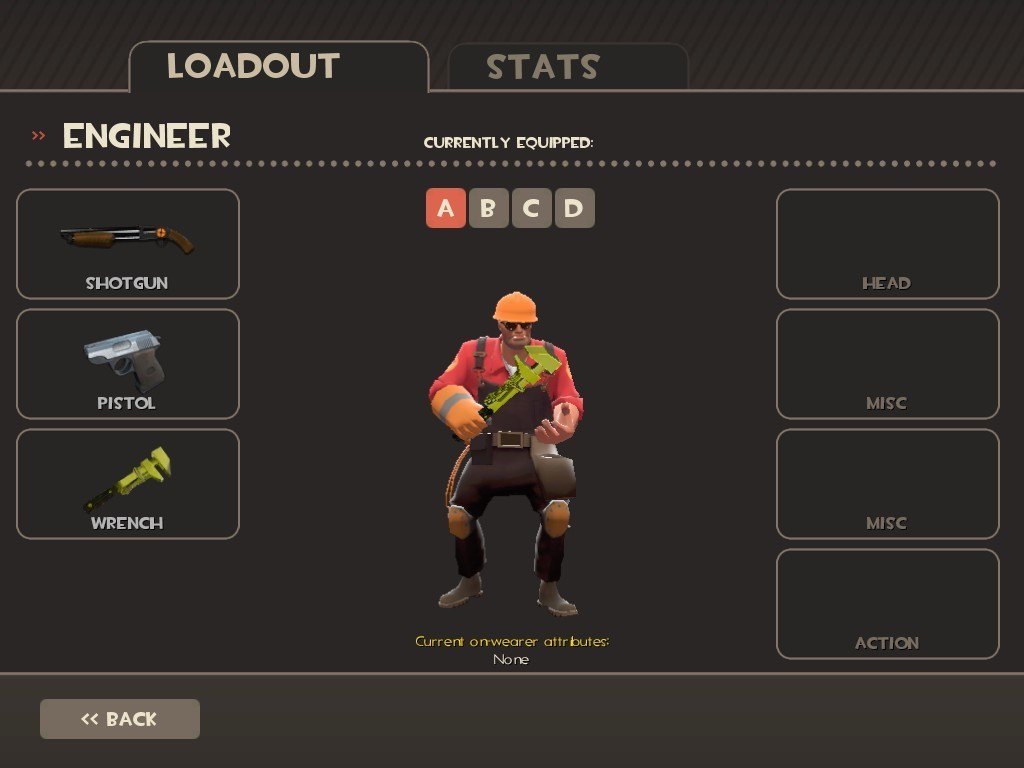Select loadout preset D
This screenshot has height=768, width=1024.
click(575, 208)
